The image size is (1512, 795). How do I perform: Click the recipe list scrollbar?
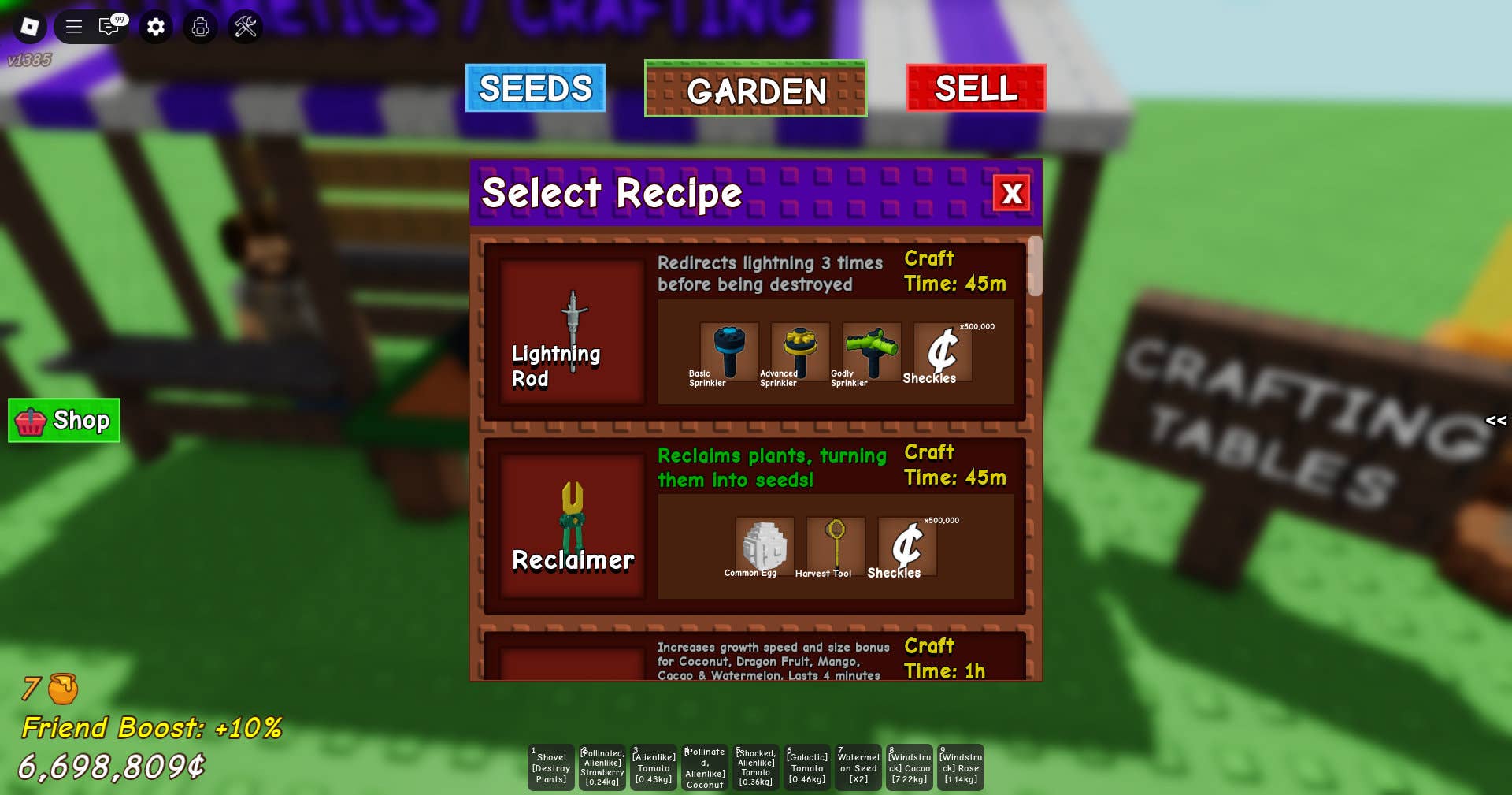[1036, 266]
